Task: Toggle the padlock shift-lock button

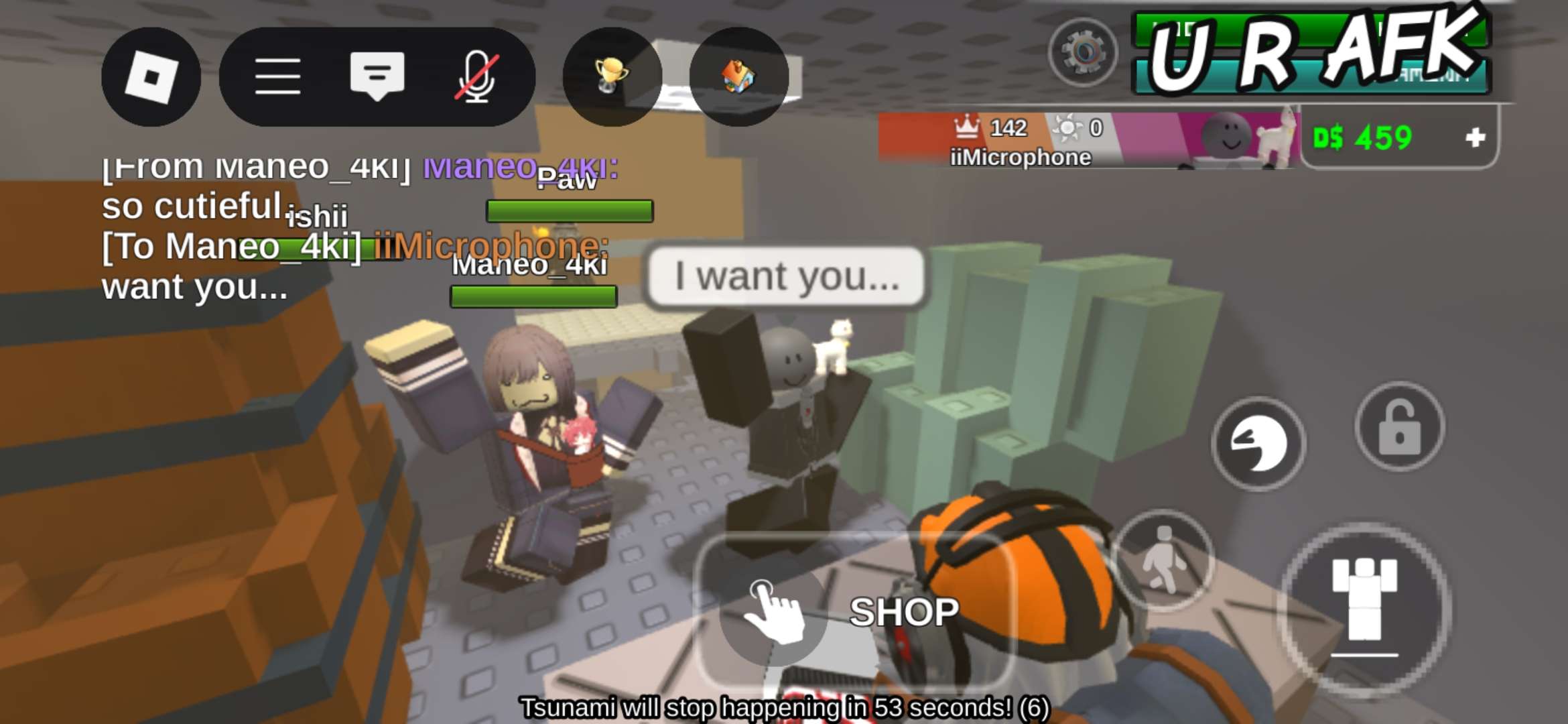Action: point(1399,428)
